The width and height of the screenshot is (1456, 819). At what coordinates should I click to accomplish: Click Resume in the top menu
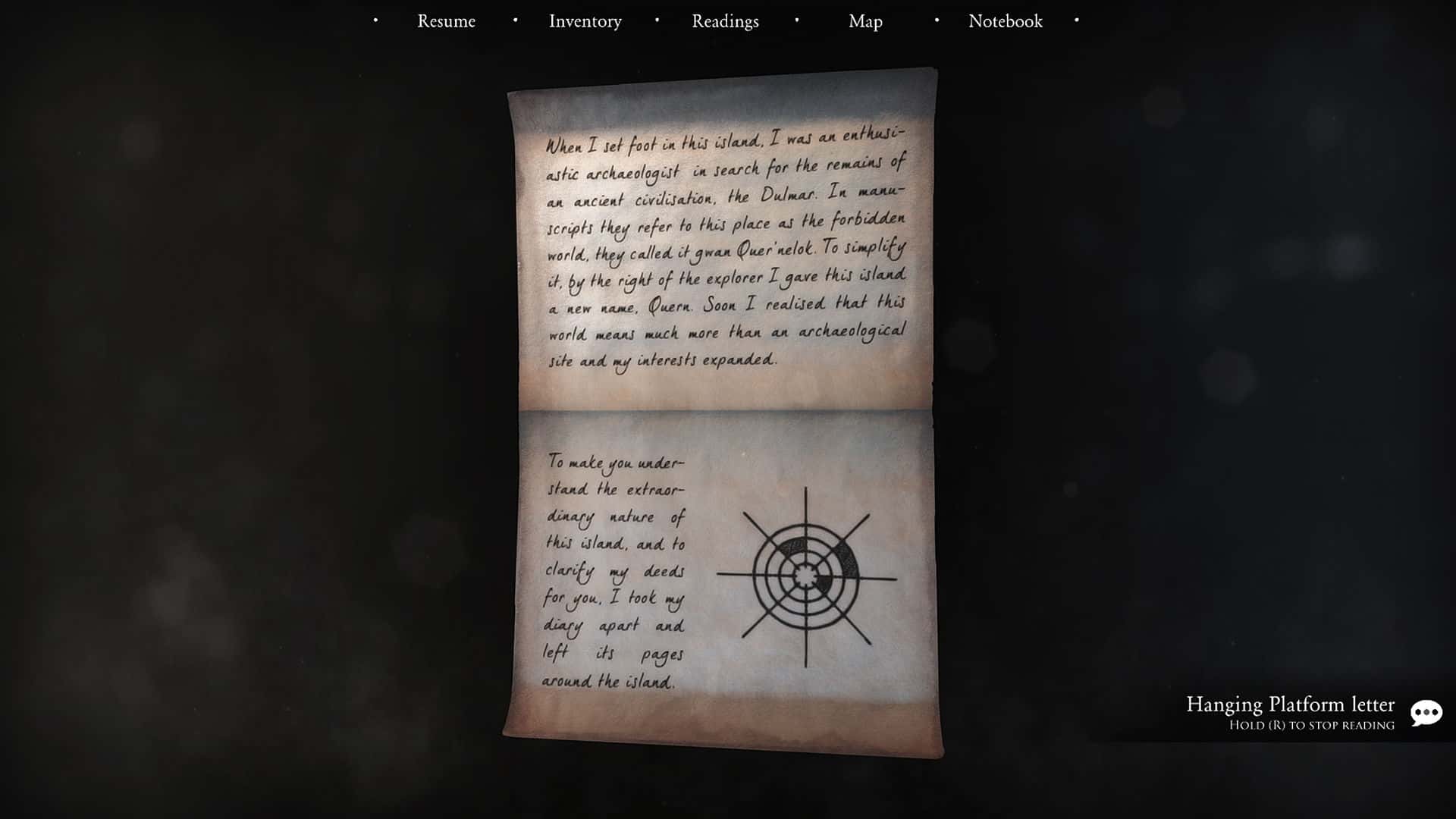click(x=446, y=21)
